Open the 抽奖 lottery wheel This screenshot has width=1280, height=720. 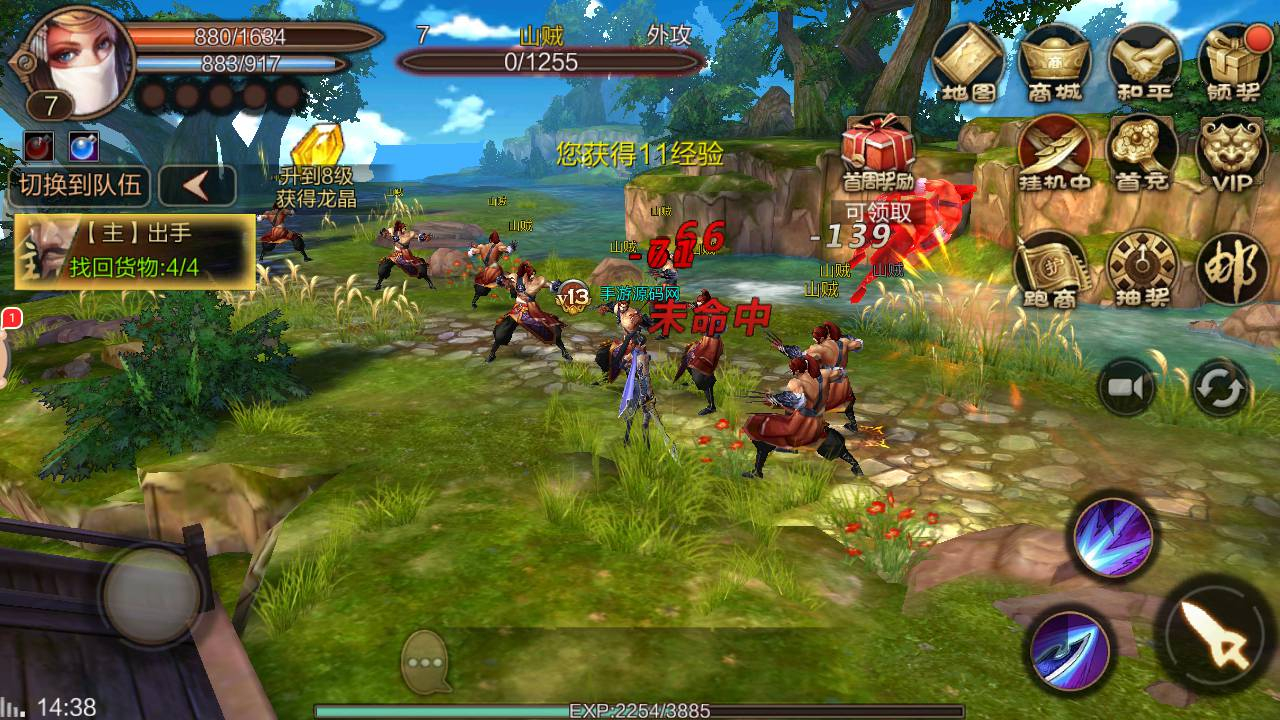[x=1142, y=268]
